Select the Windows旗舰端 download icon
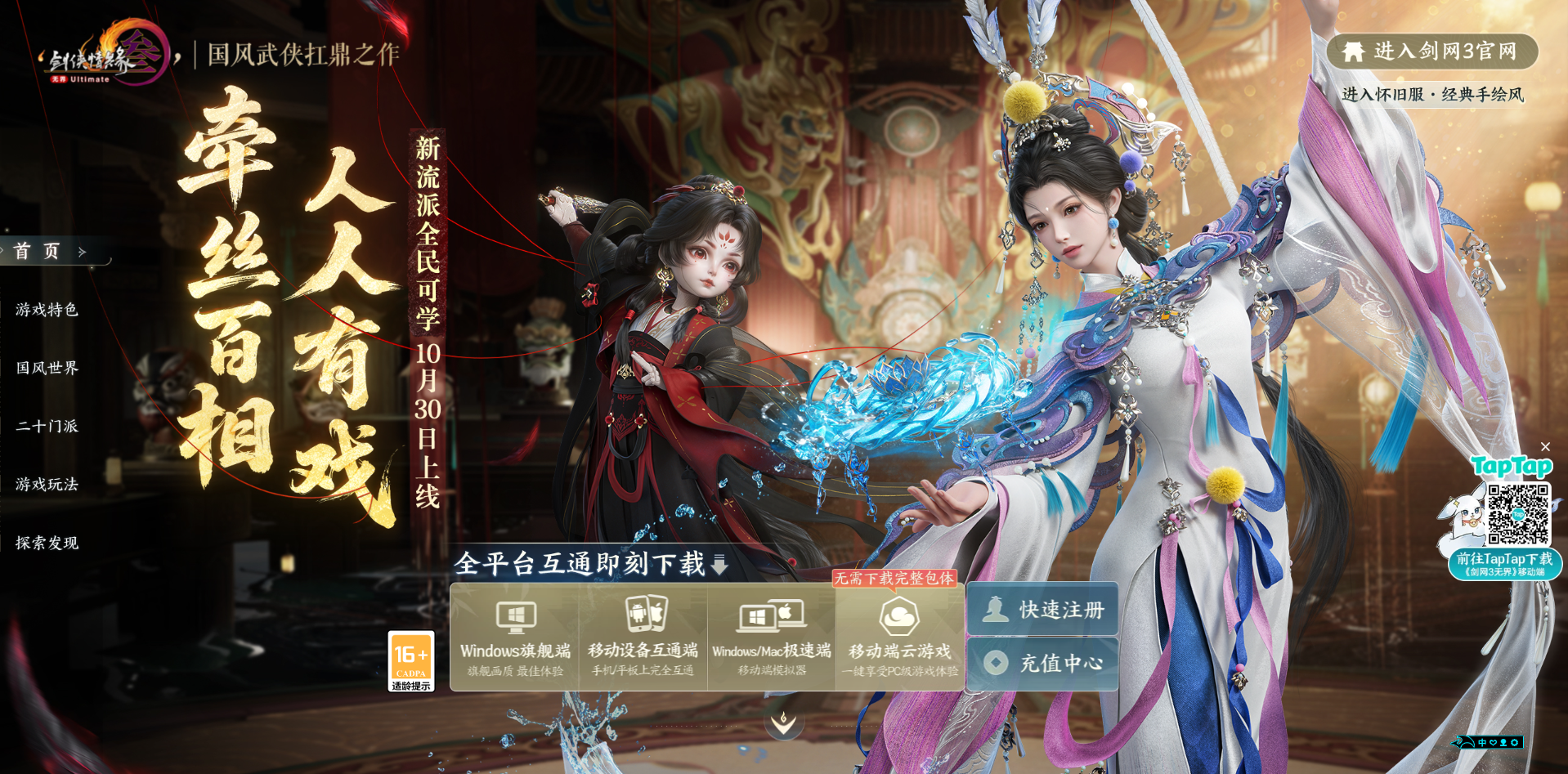1568x774 pixels. click(x=515, y=615)
